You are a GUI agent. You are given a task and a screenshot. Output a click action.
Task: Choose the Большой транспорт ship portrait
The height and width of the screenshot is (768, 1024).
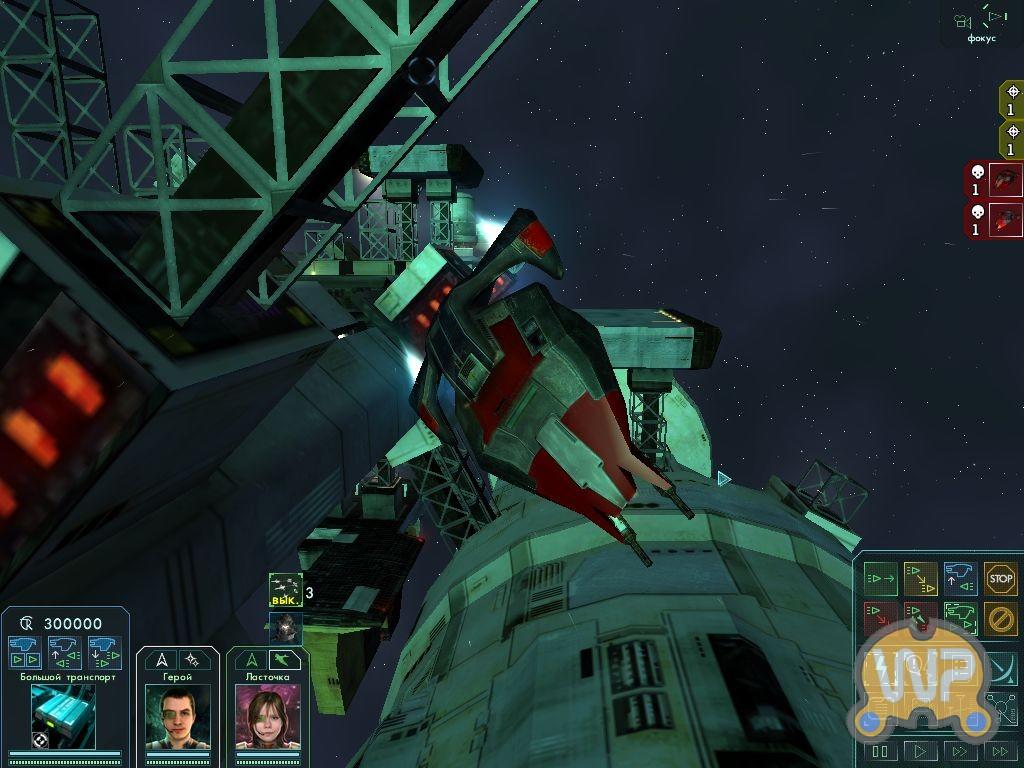(x=63, y=716)
